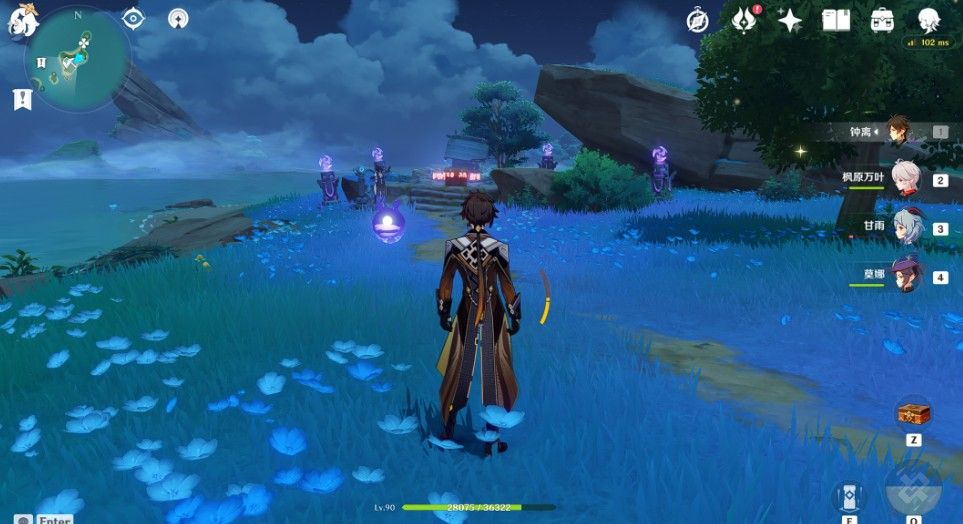Click the quest exclamation banner icon
963x524 pixels.
tap(22, 98)
